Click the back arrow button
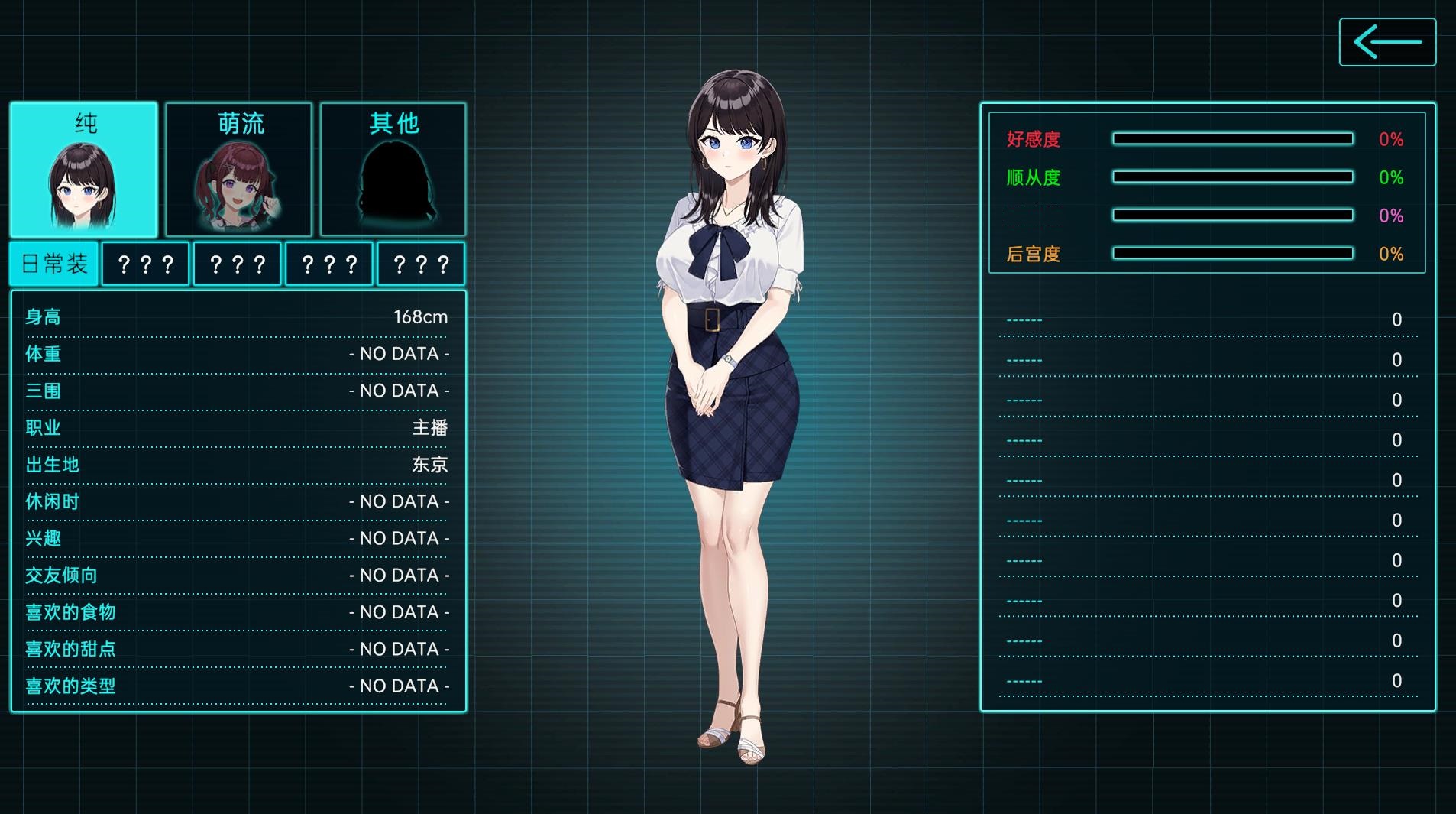This screenshot has height=814, width=1456. tap(1387, 42)
